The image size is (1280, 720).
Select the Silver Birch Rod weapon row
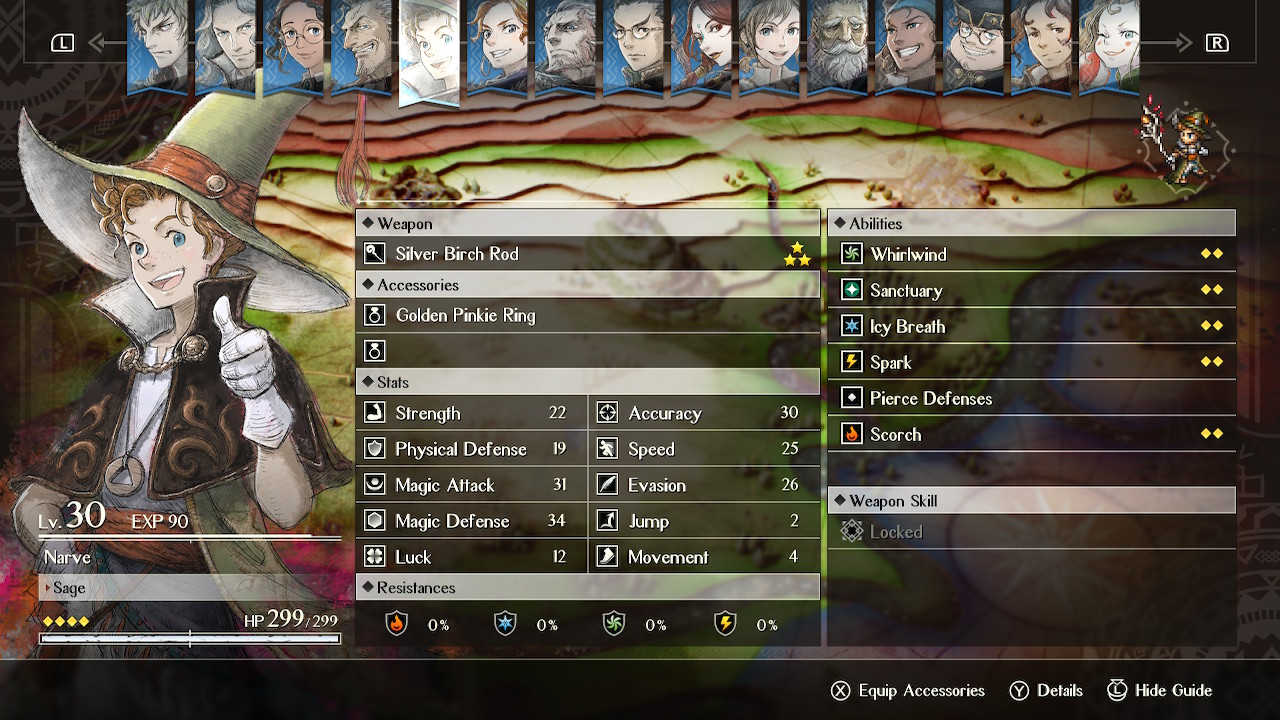(587, 254)
